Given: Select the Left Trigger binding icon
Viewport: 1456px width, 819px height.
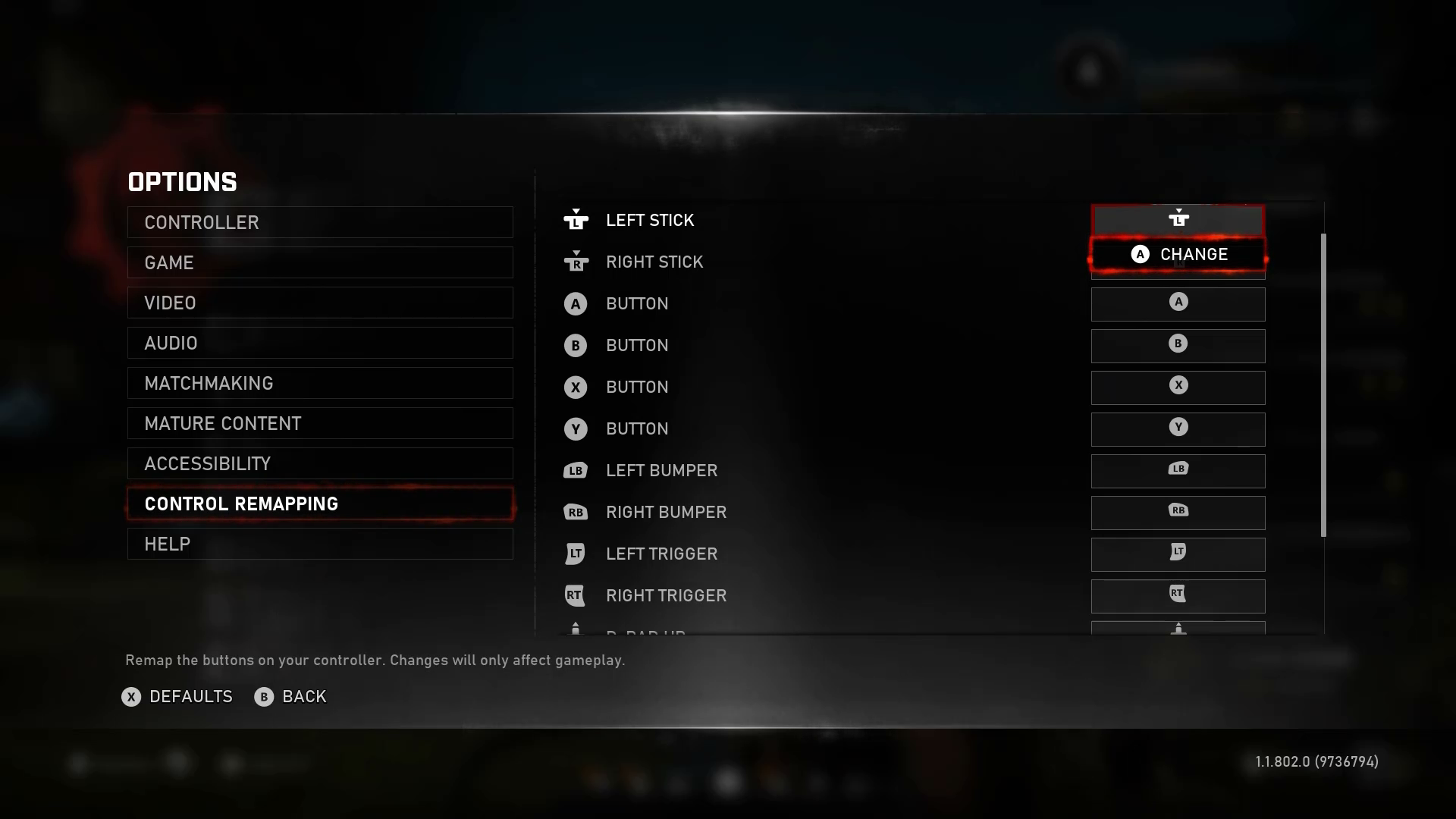Looking at the screenshot, I should [x=1178, y=554].
